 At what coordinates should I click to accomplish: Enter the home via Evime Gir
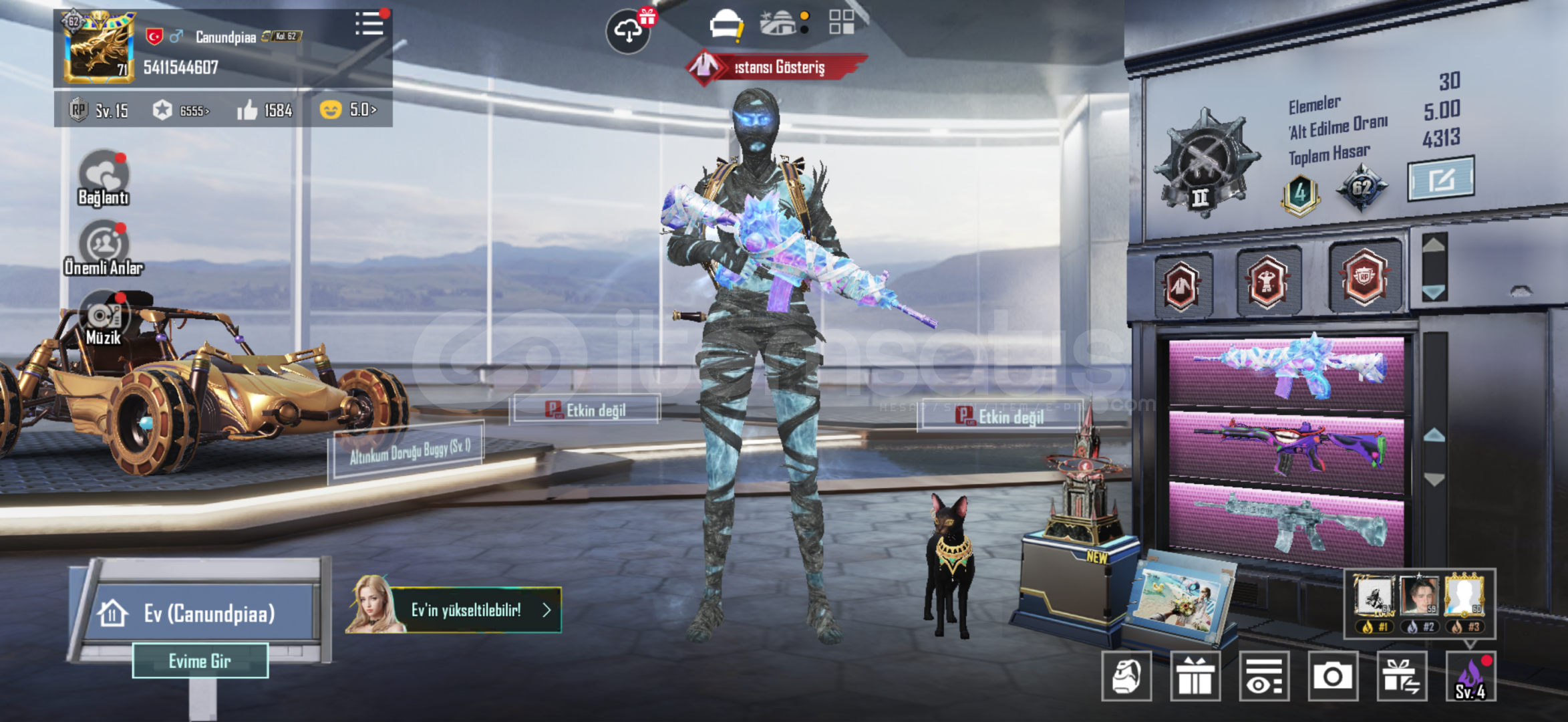pos(200,660)
